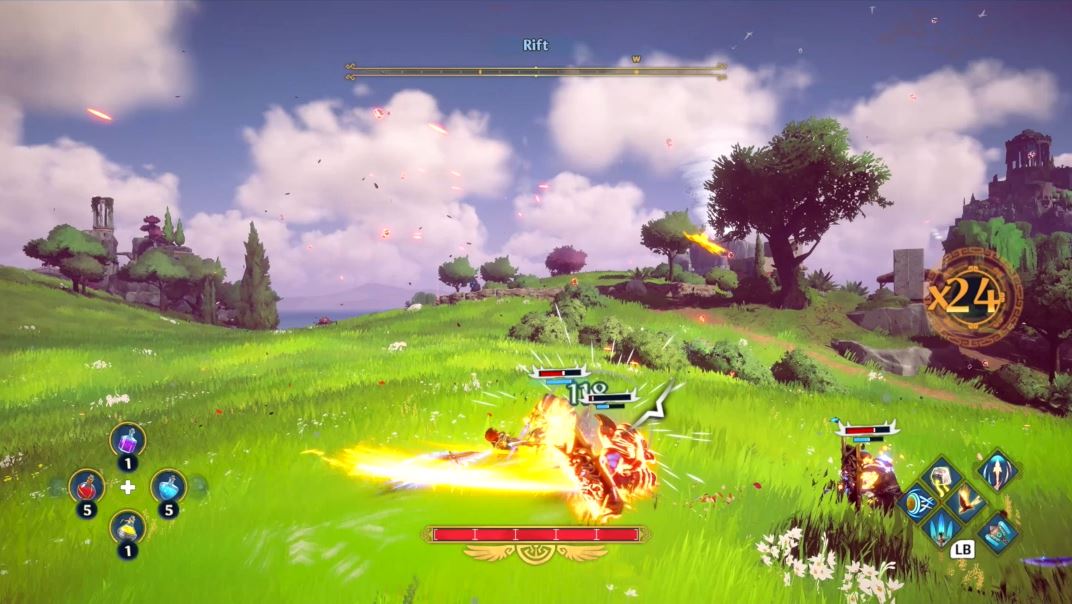Drink the red health potion
Viewport: 1072px width, 604px height.
[86, 486]
